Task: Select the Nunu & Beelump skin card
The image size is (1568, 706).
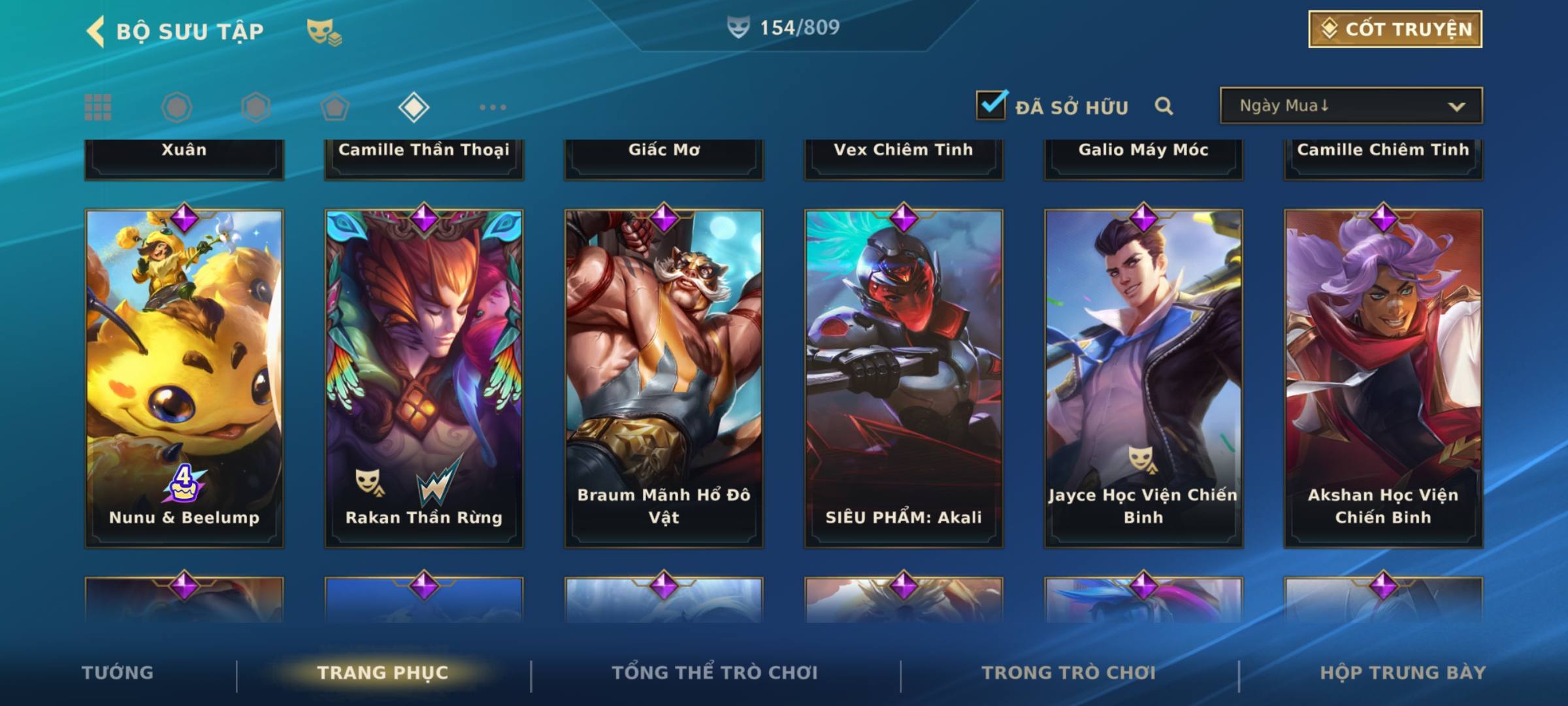Action: pyautogui.click(x=184, y=378)
